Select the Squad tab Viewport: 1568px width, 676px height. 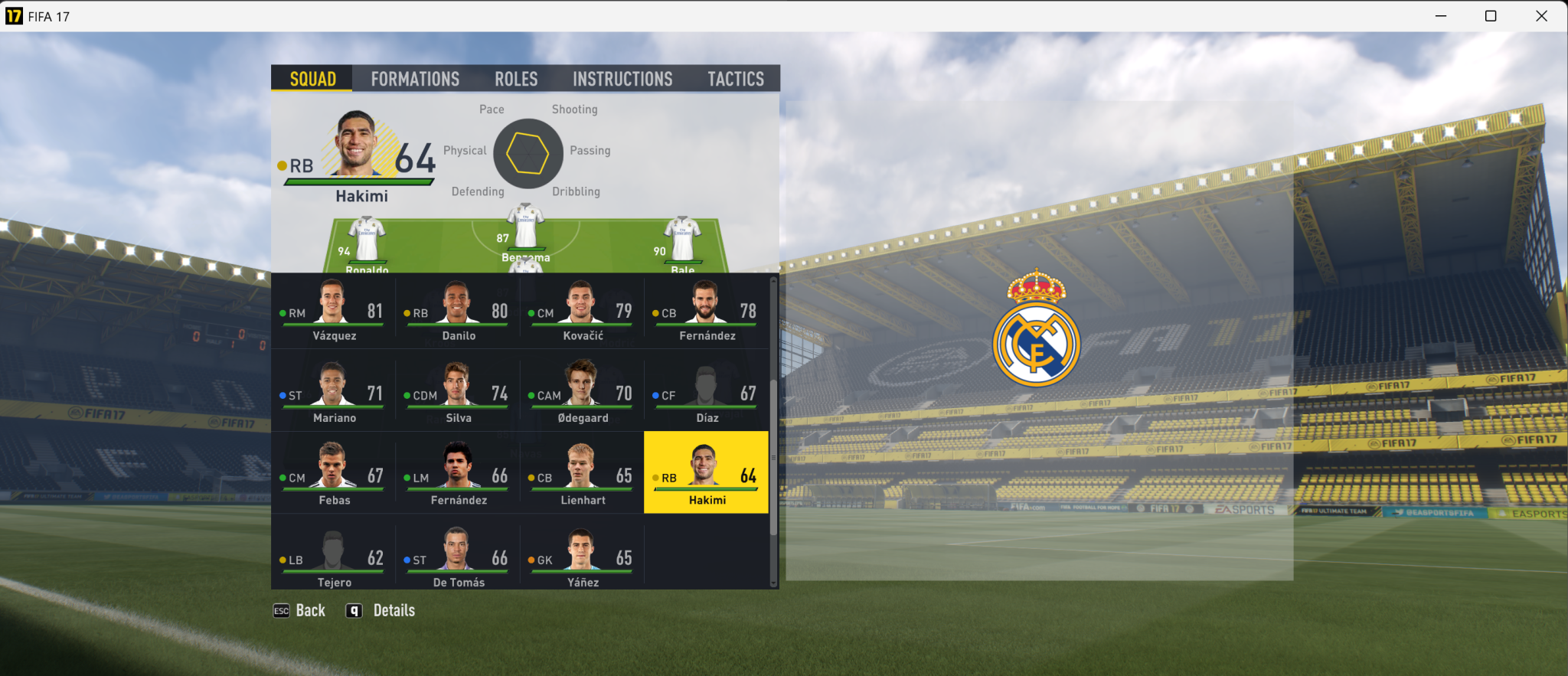pos(312,79)
